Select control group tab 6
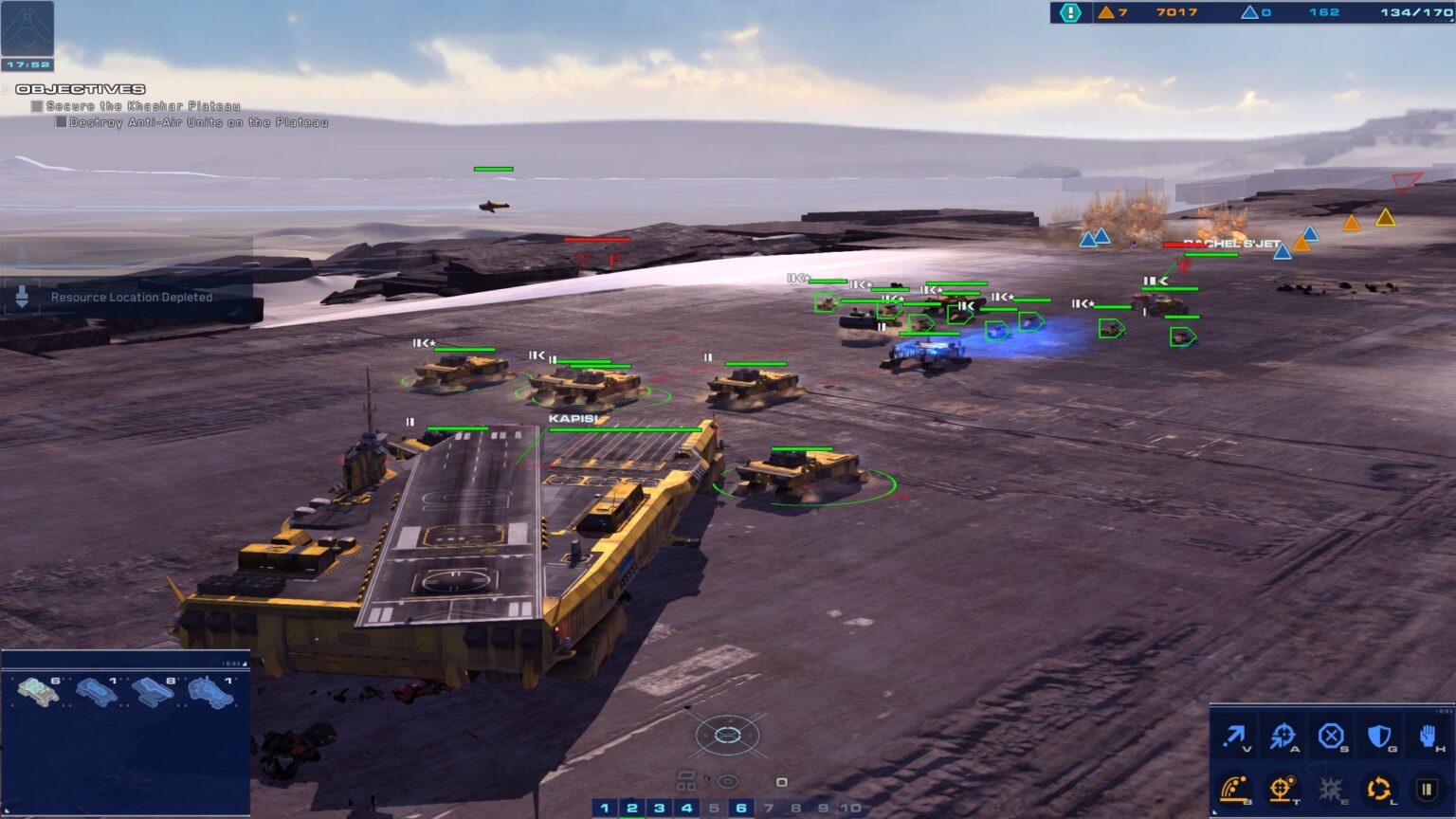 pyautogui.click(x=740, y=807)
